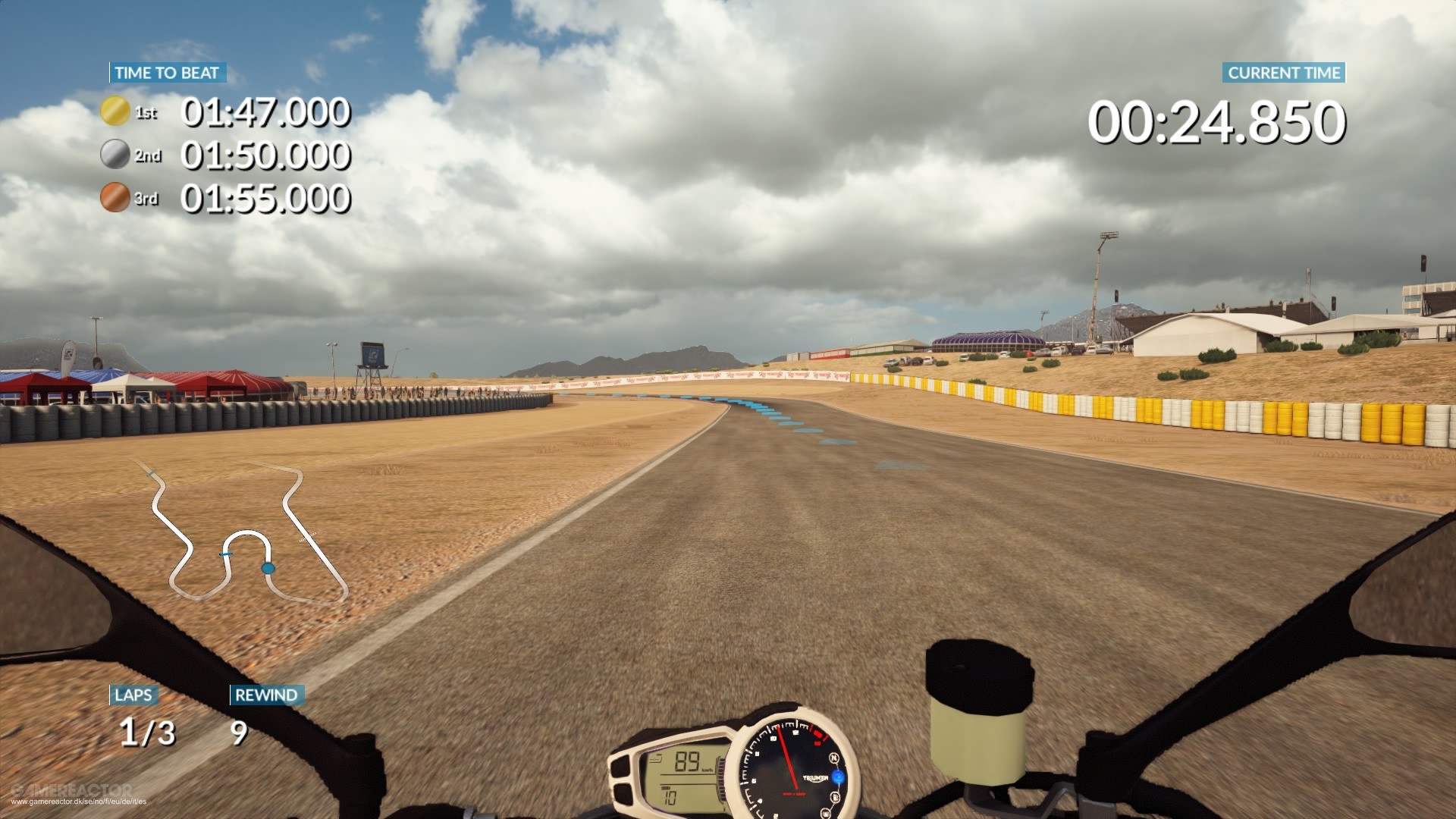Click the Triumph logo on the tachometer face
The width and height of the screenshot is (1456, 819).
point(815,779)
